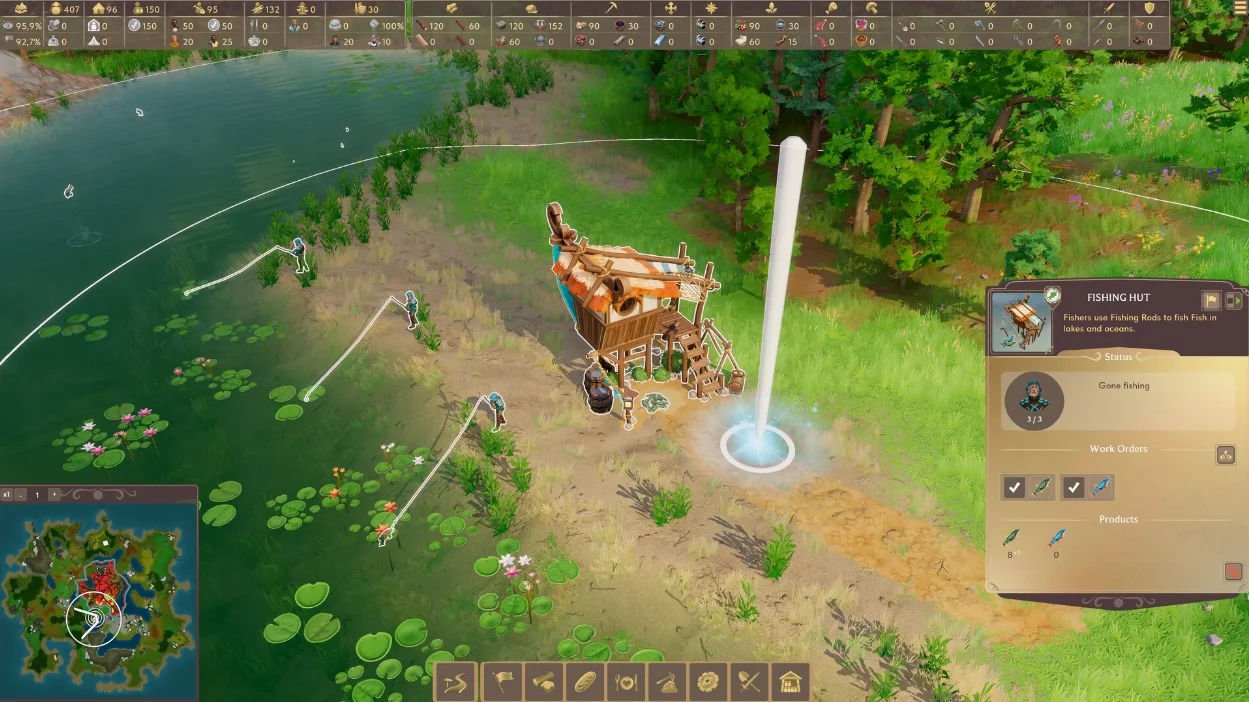This screenshot has width=1249, height=702.
Task: Click the green arrow button beside the flag
Action: point(1233,300)
